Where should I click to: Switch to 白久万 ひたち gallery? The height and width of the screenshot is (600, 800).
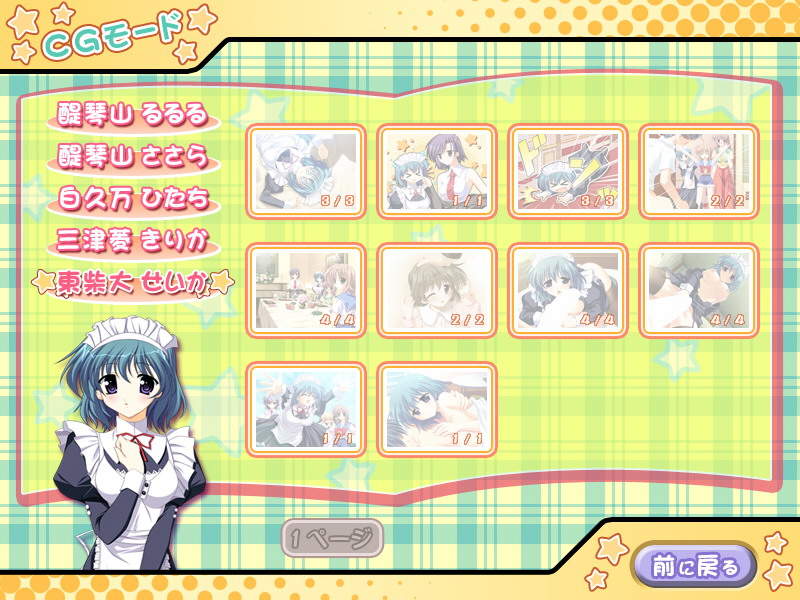click(133, 199)
